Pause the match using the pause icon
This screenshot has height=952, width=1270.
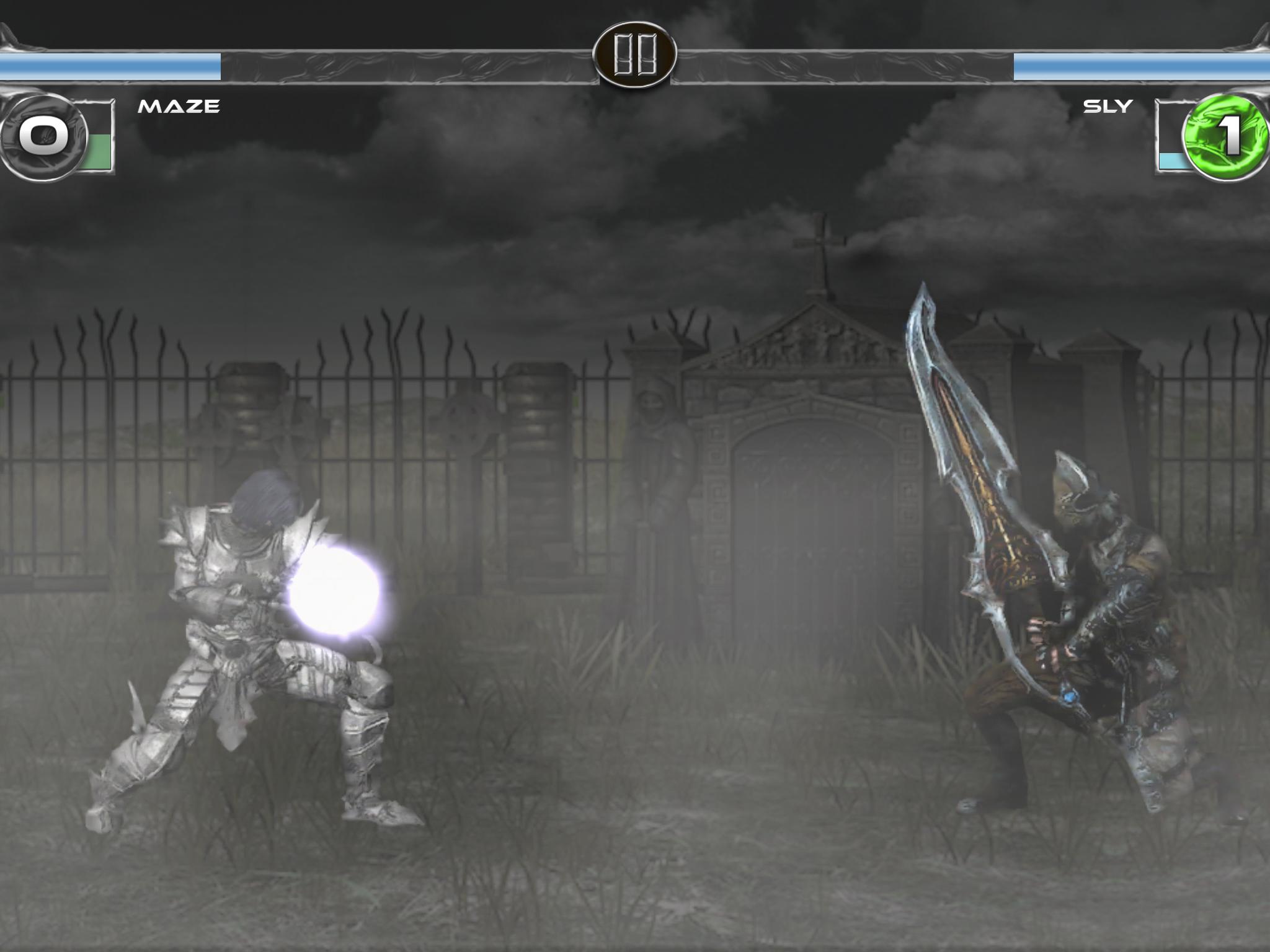pyautogui.click(x=635, y=56)
